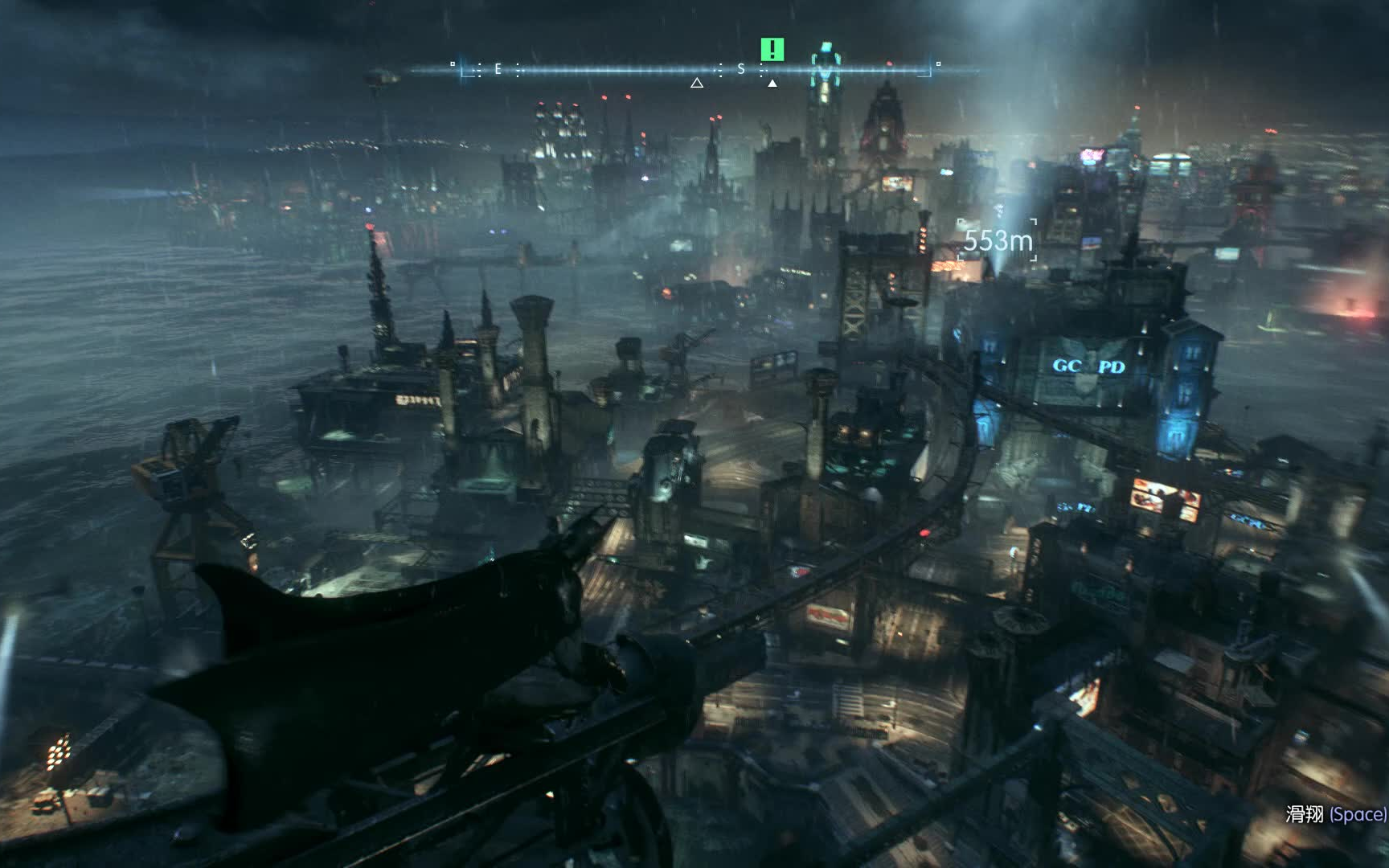Click the S heading on the compass
1389x868 pixels.
[741, 69]
